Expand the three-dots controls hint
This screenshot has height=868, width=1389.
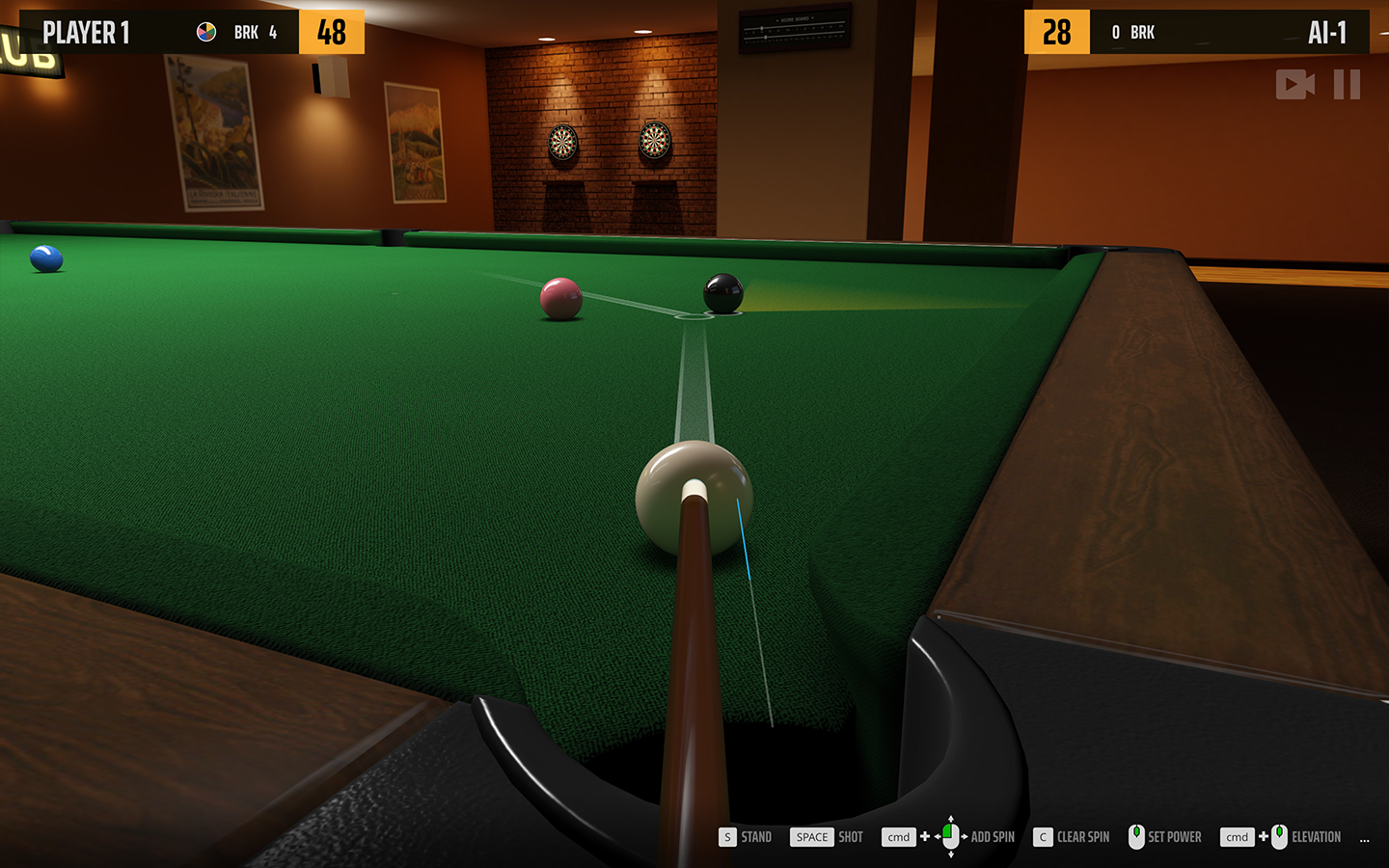(1364, 839)
